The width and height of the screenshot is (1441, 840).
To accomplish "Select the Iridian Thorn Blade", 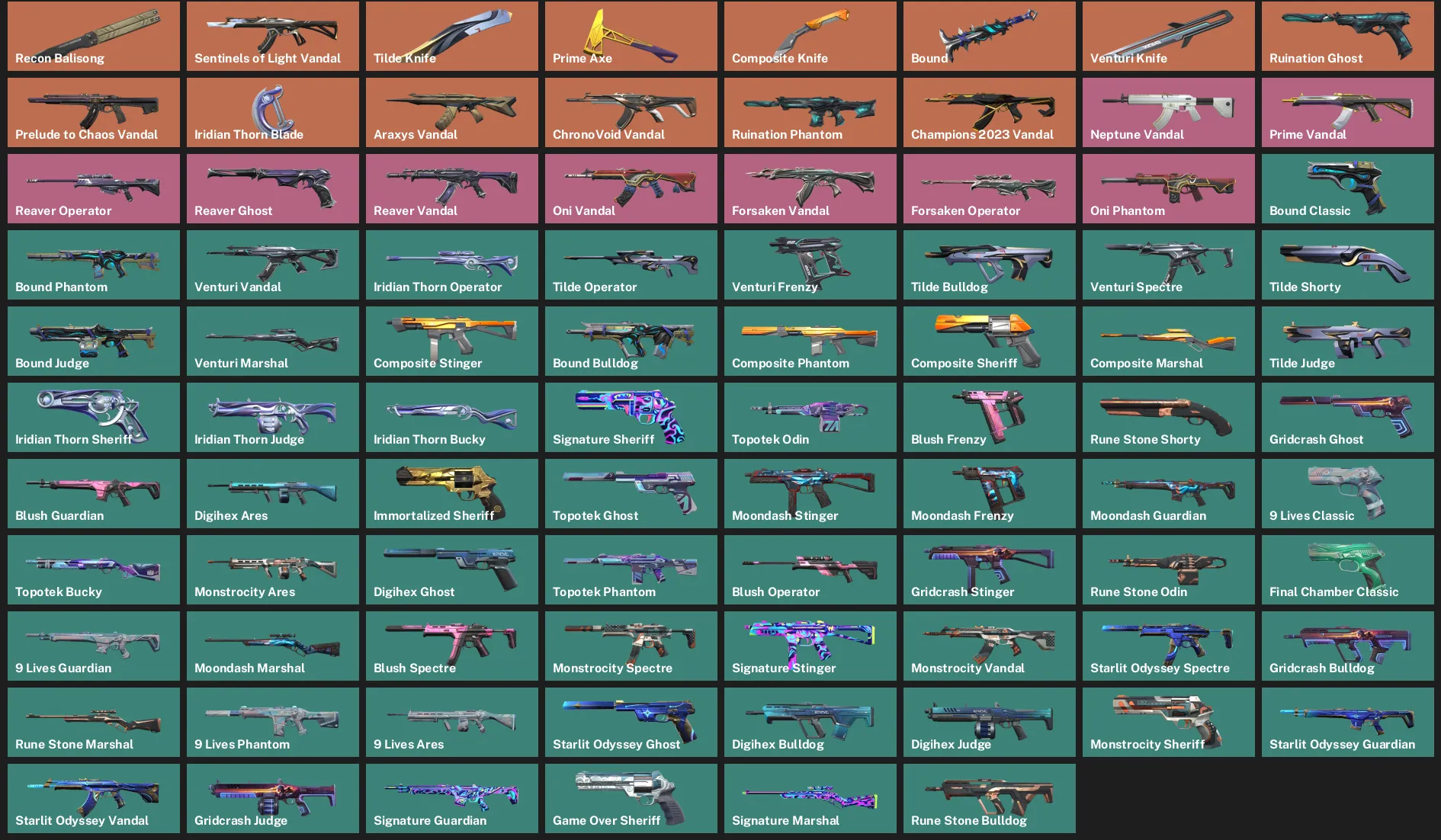I will 272,112.
